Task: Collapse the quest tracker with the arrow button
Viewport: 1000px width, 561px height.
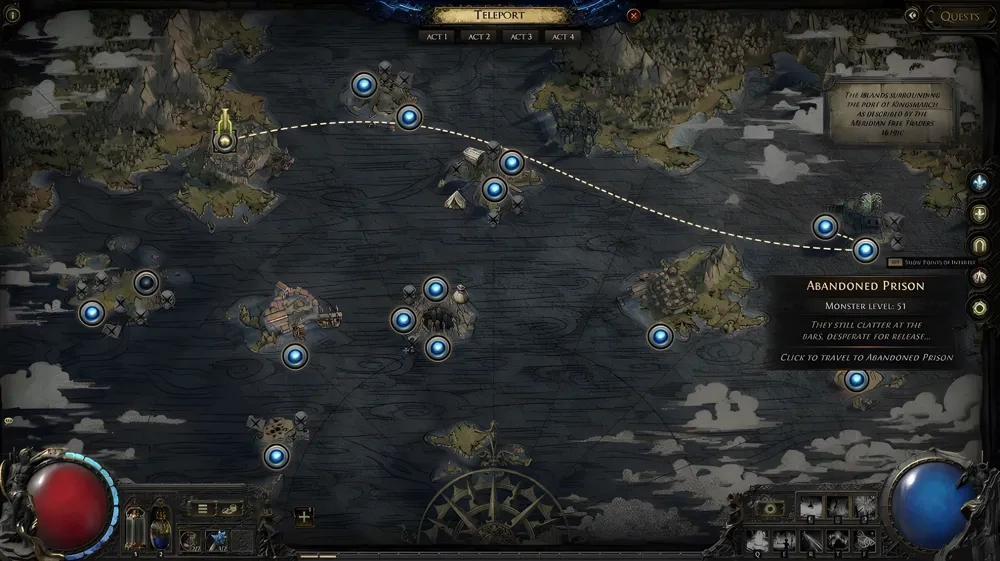Action: point(912,16)
